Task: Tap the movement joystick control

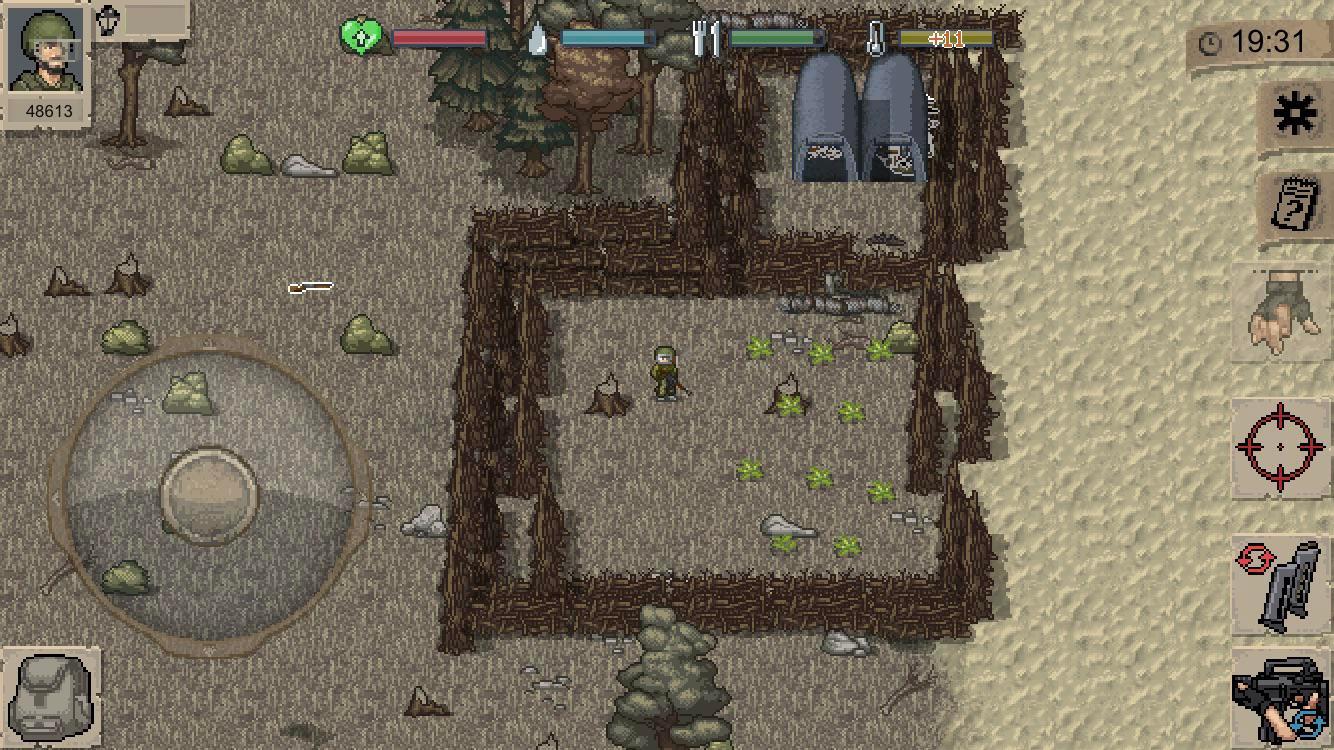Action: coord(210,490)
